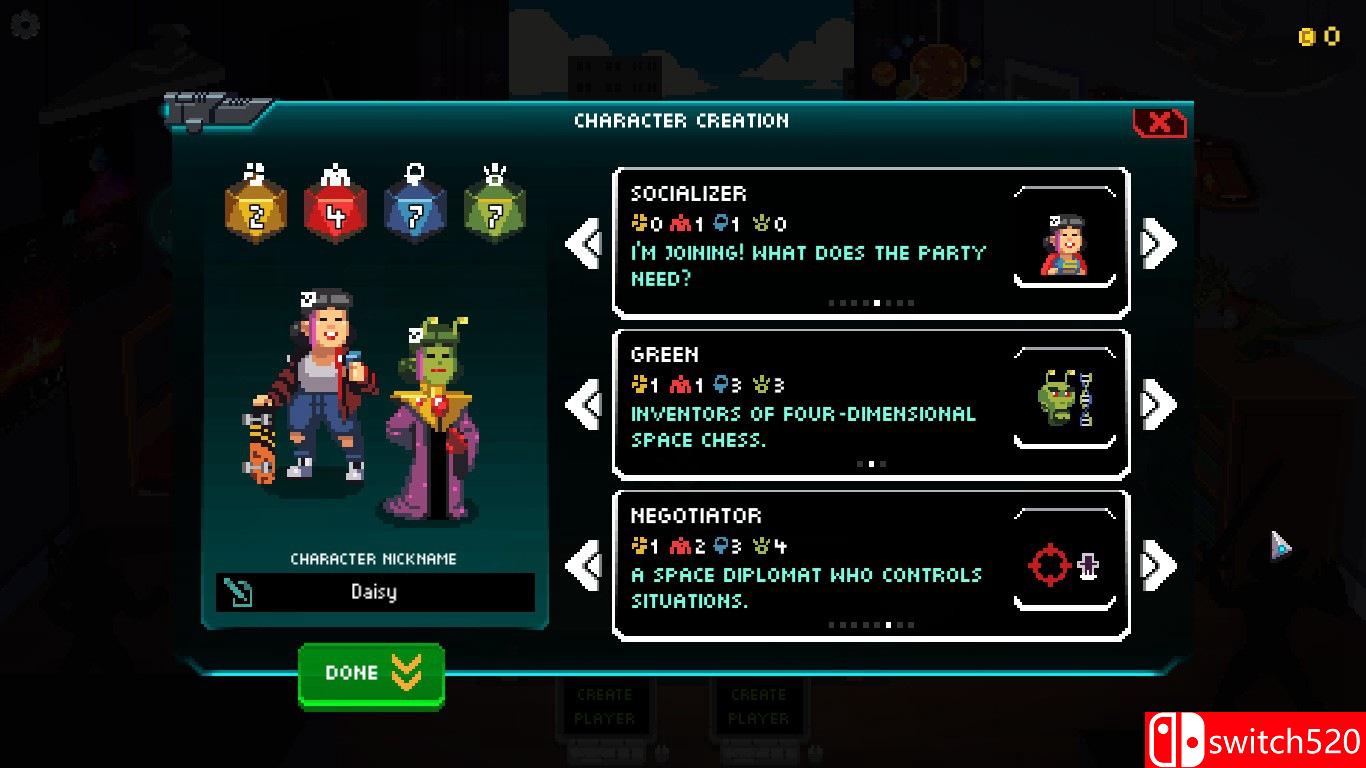This screenshot has width=1366, height=768.
Task: Switch to the previous race before Green
Action: 584,404
